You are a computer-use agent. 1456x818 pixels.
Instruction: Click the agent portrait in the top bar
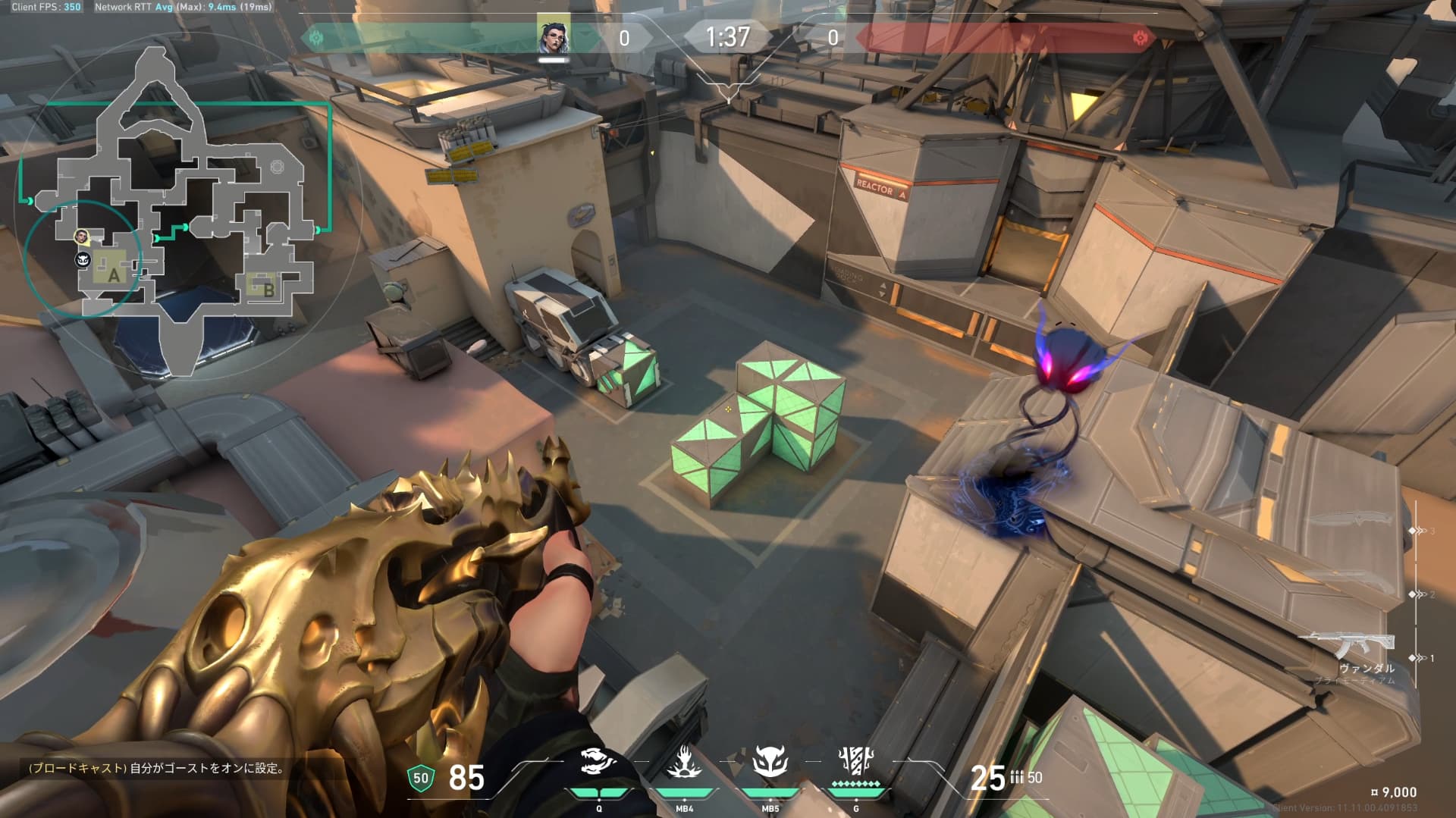(x=554, y=36)
